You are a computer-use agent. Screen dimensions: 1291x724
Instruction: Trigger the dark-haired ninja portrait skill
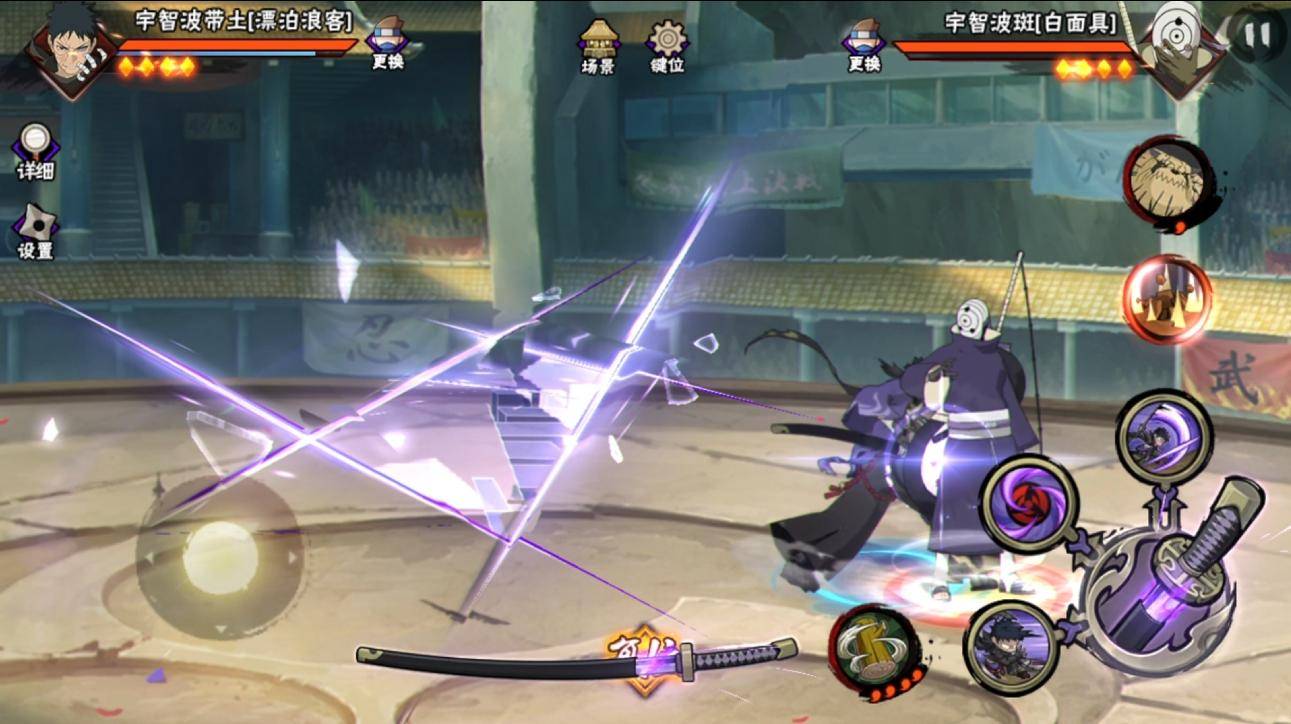coord(1011,645)
